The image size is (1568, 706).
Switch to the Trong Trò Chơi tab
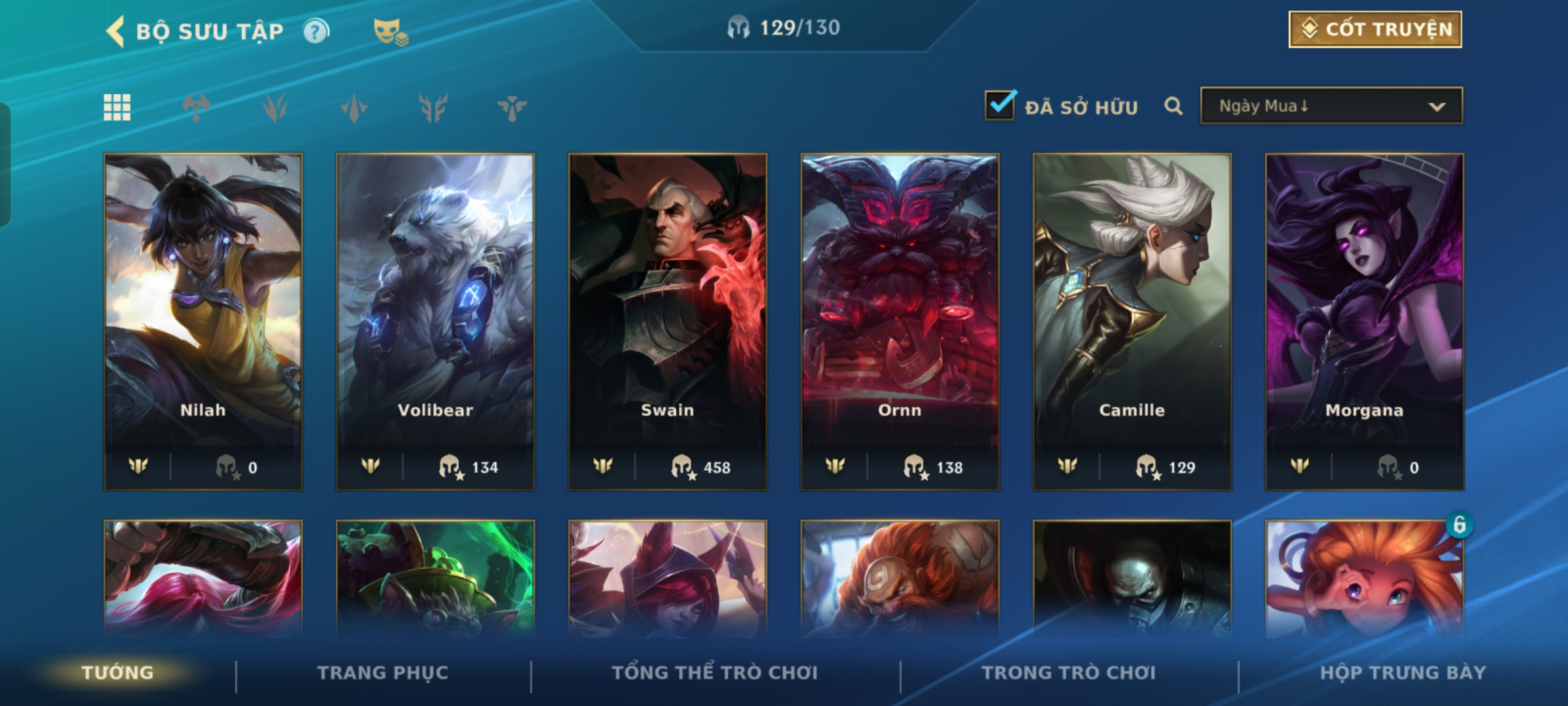(x=1069, y=673)
